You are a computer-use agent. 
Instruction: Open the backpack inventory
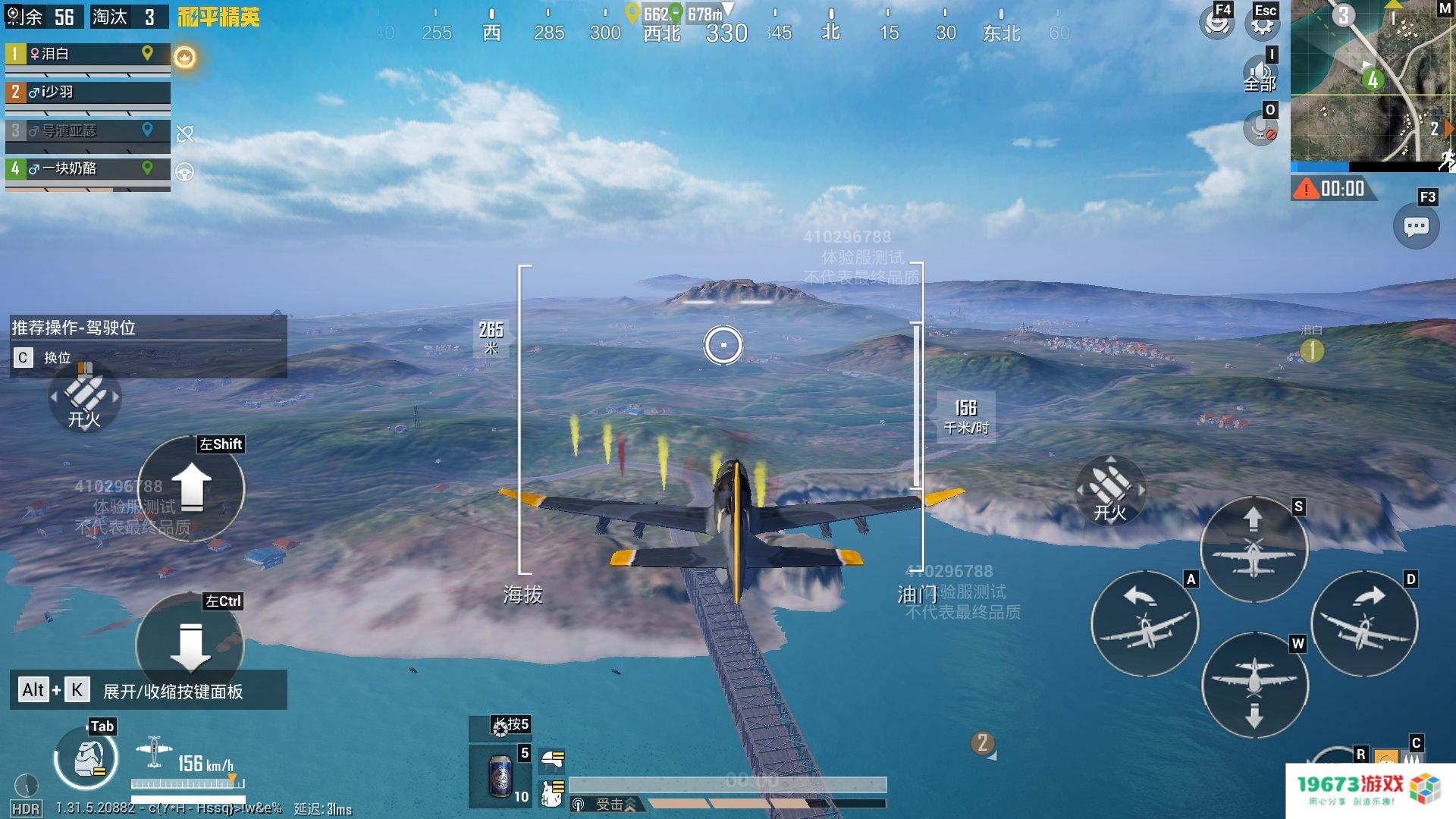pyautogui.click(x=86, y=758)
